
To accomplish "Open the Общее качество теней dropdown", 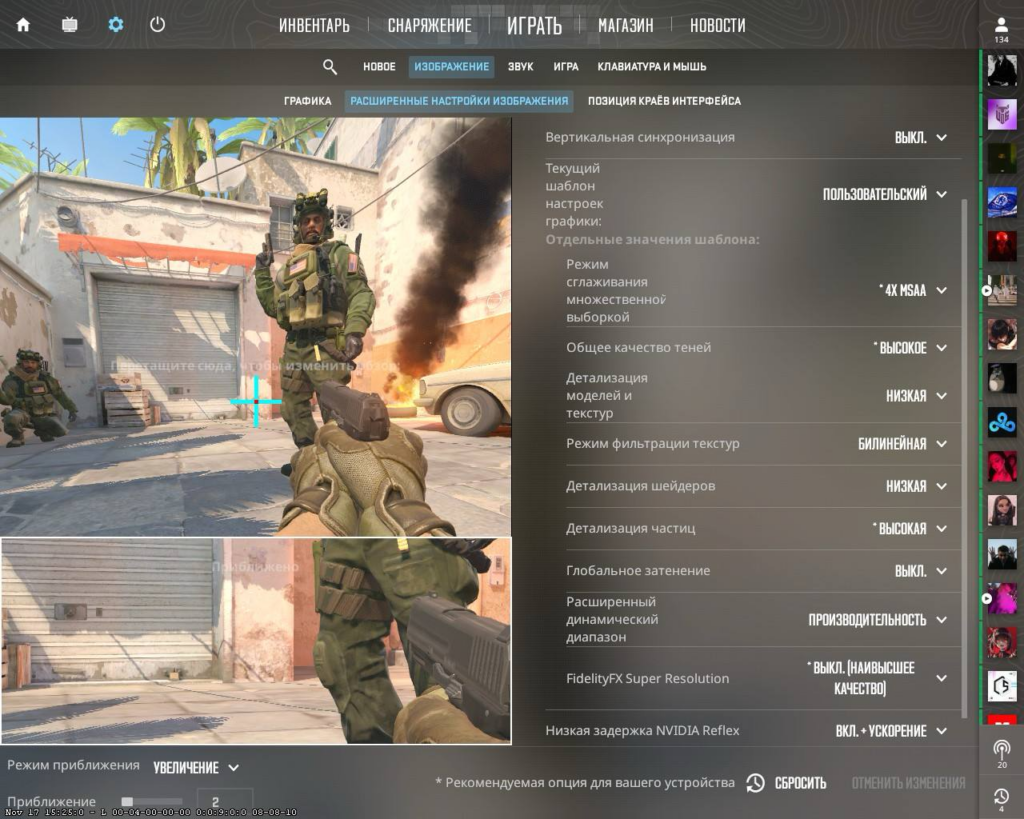I will coord(910,348).
